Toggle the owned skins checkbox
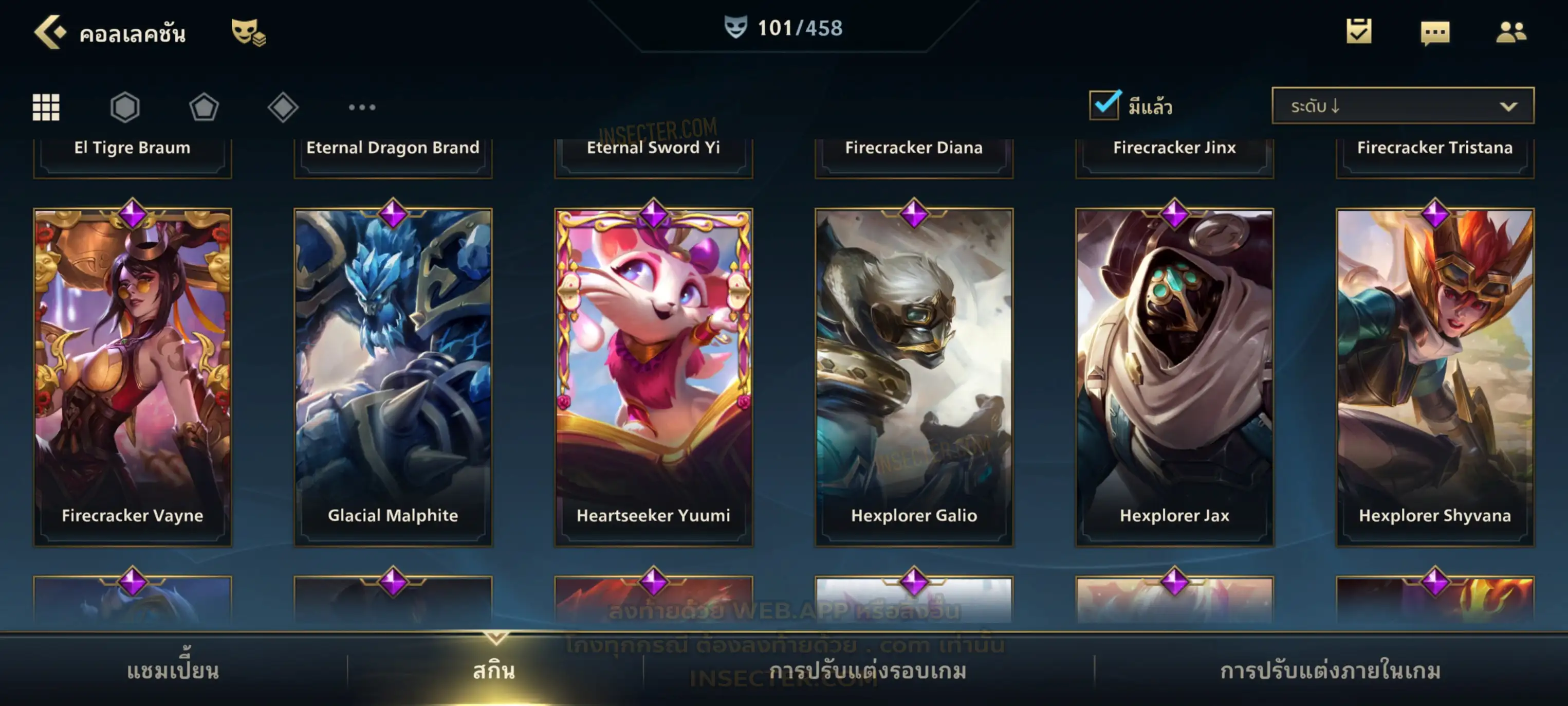 pos(1104,105)
